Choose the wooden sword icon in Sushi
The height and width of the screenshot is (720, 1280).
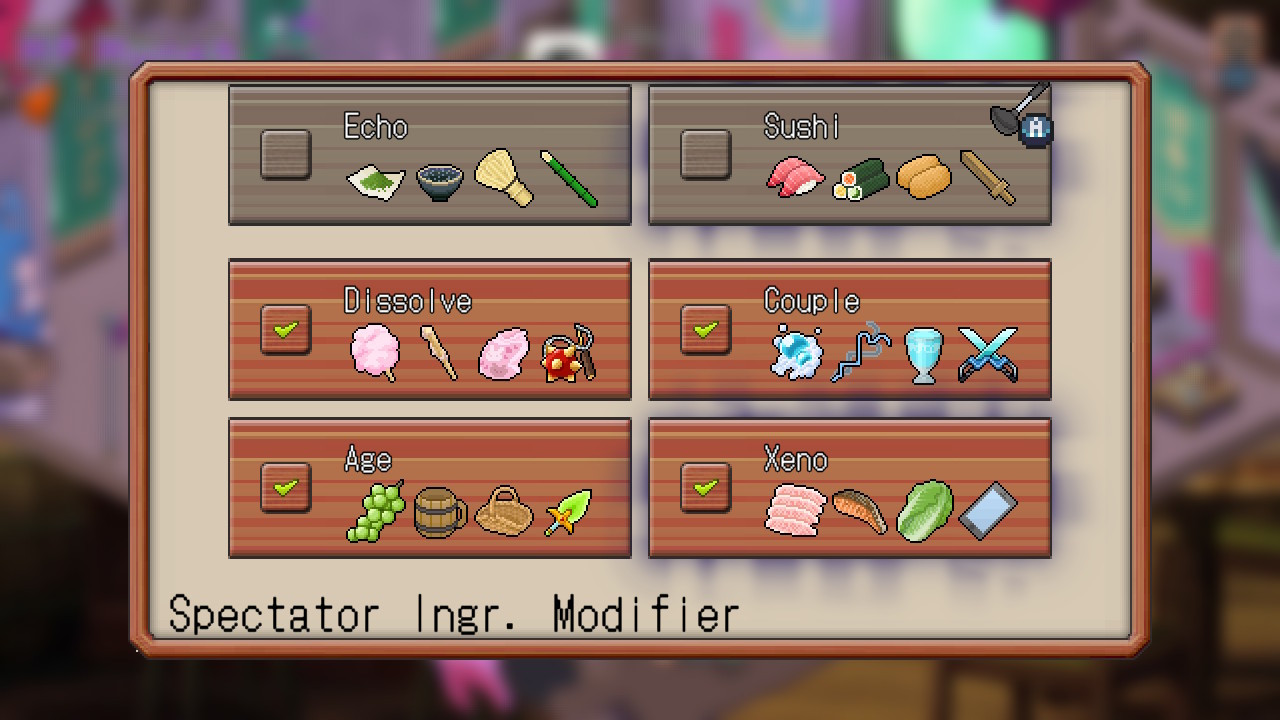point(987,177)
